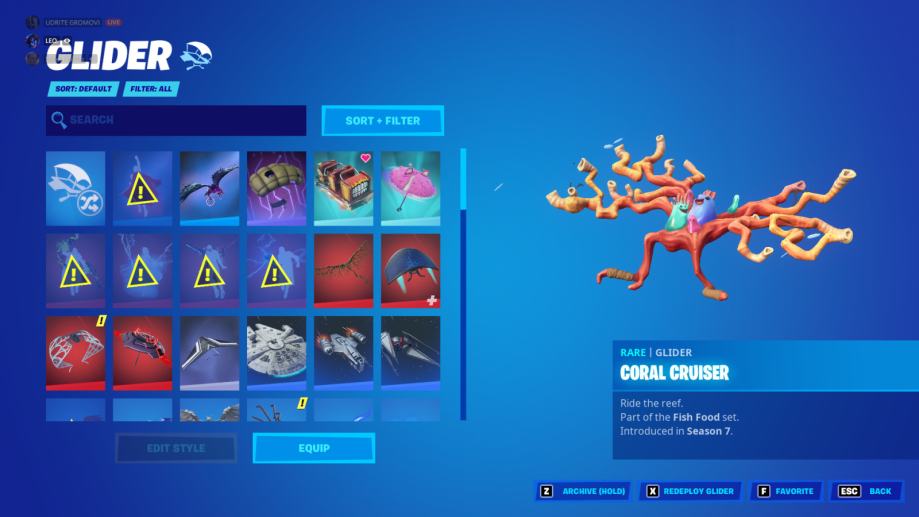Type in the glider search field

(x=176, y=121)
